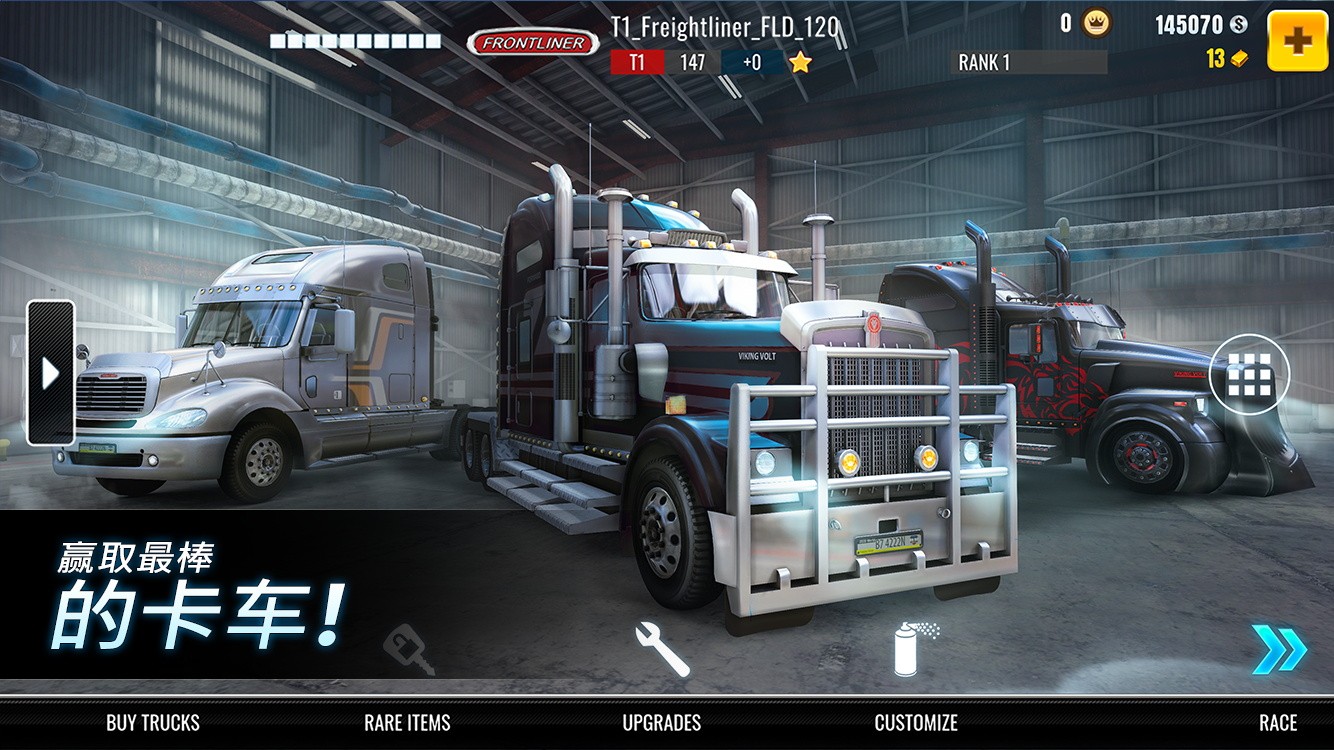The height and width of the screenshot is (750, 1334).
Task: Click the faded key rare items icon
Action: pyautogui.click(x=409, y=650)
